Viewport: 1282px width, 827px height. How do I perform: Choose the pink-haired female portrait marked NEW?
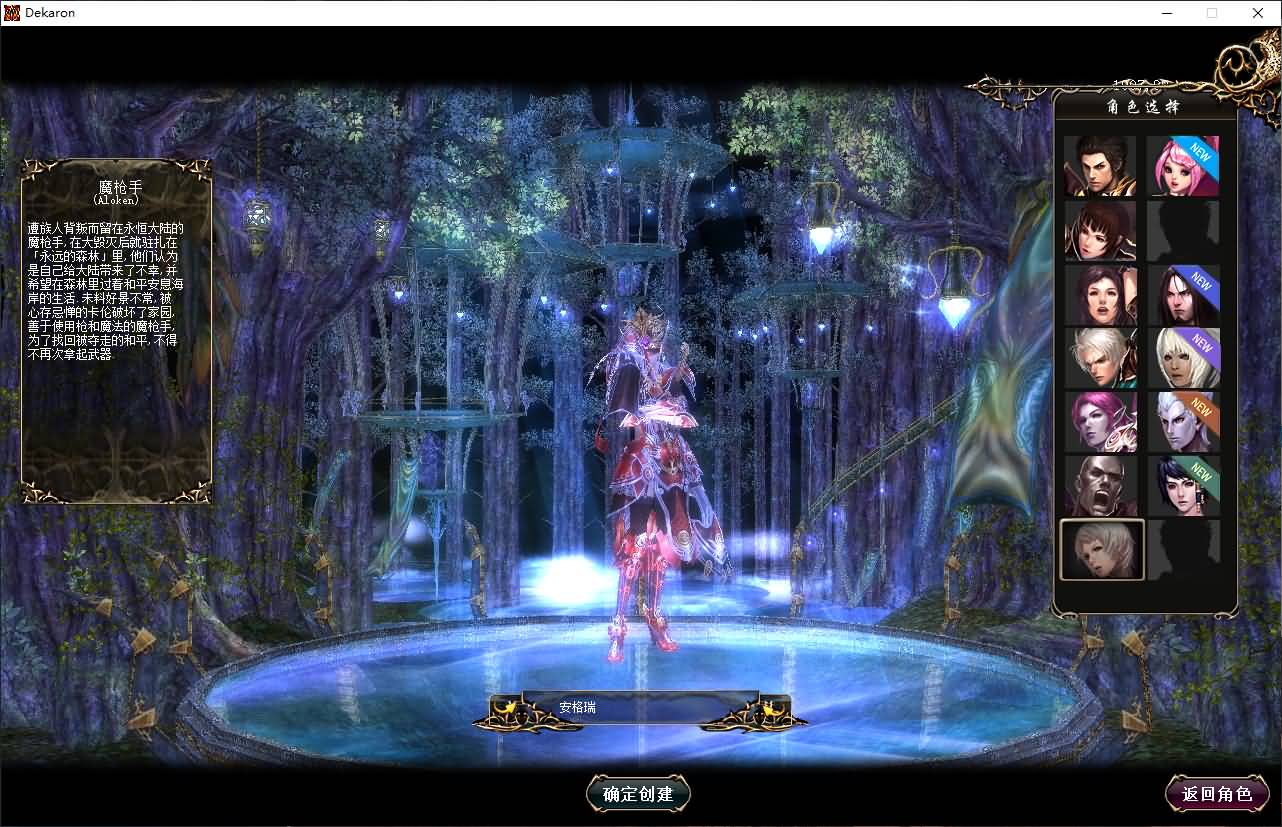pyautogui.click(x=1184, y=166)
